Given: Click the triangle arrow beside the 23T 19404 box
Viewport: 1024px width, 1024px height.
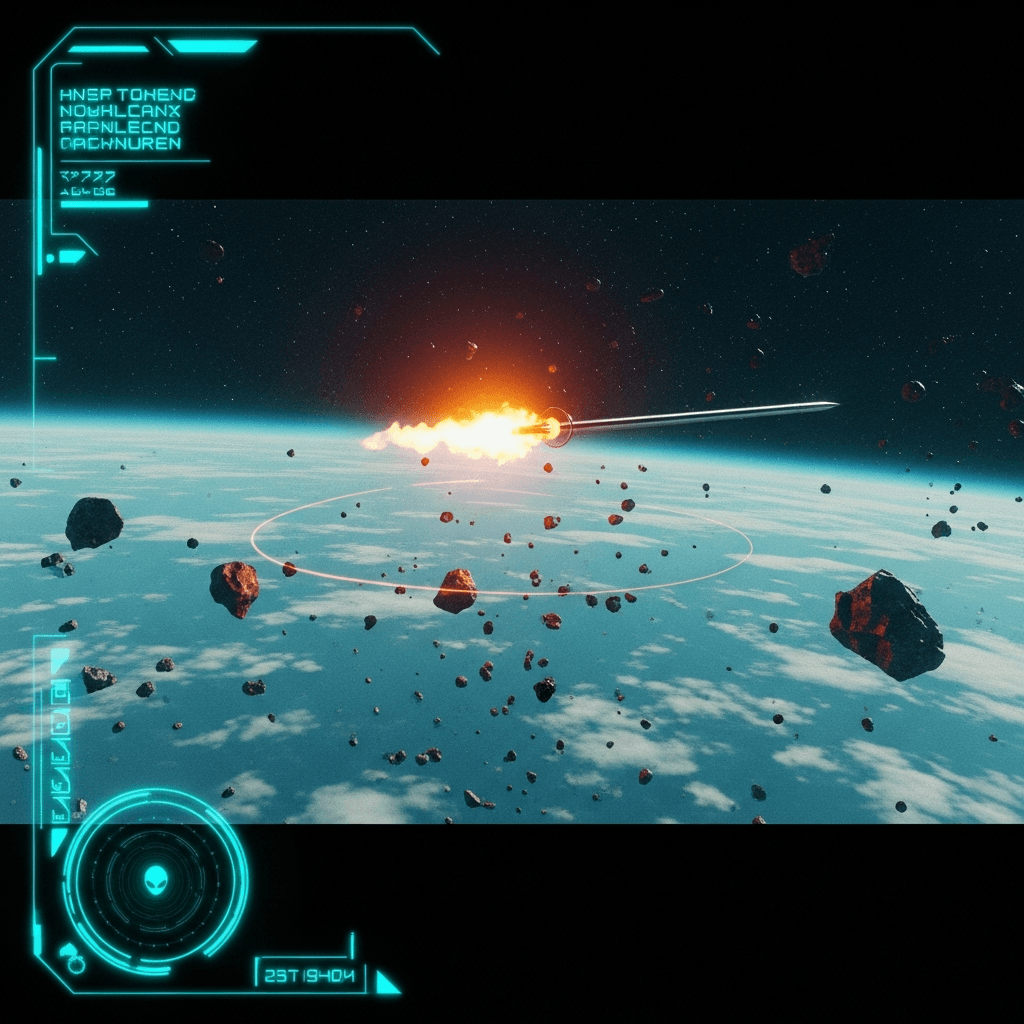Looking at the screenshot, I should coord(386,983).
